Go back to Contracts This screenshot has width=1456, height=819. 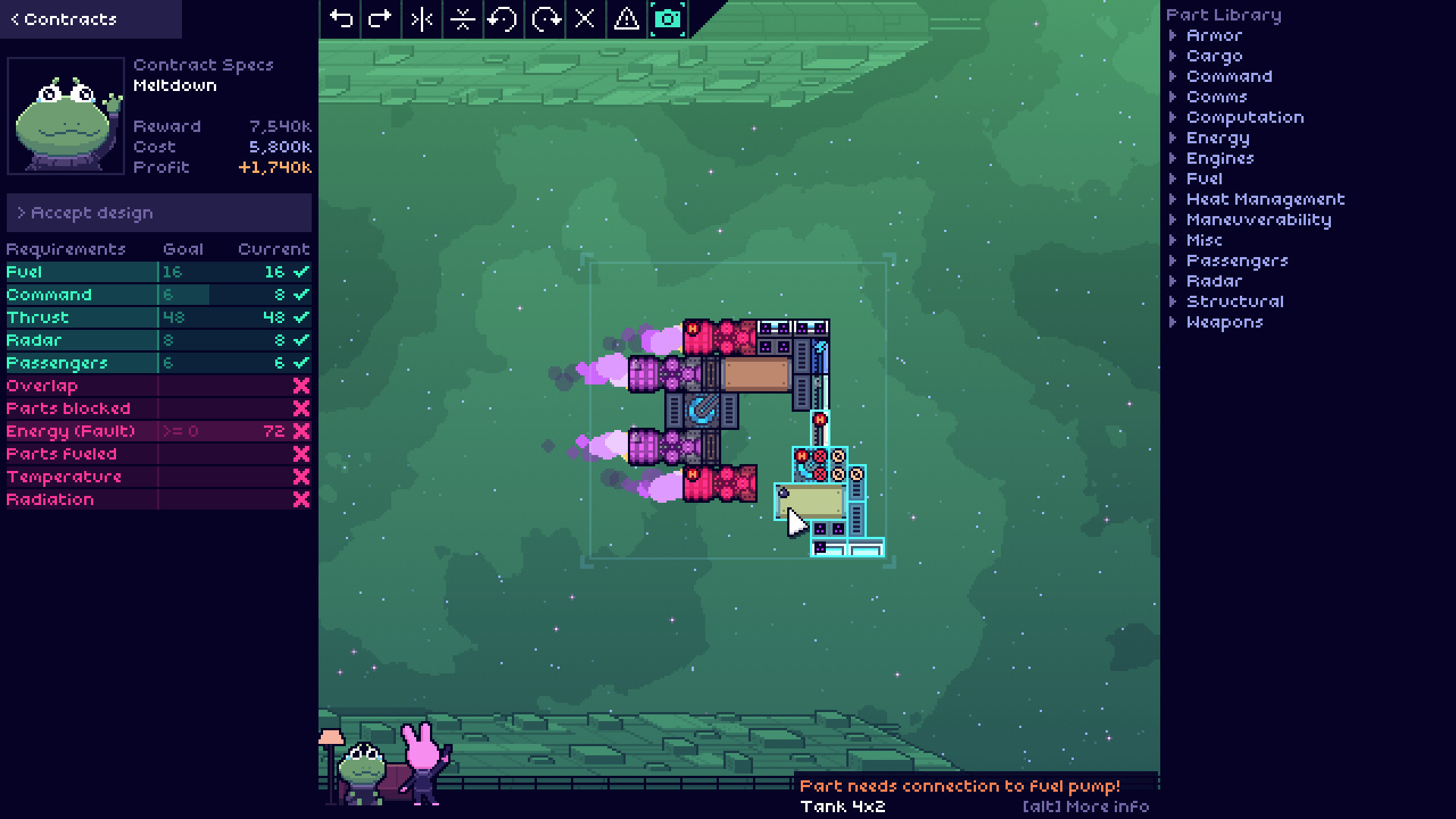(x=64, y=19)
